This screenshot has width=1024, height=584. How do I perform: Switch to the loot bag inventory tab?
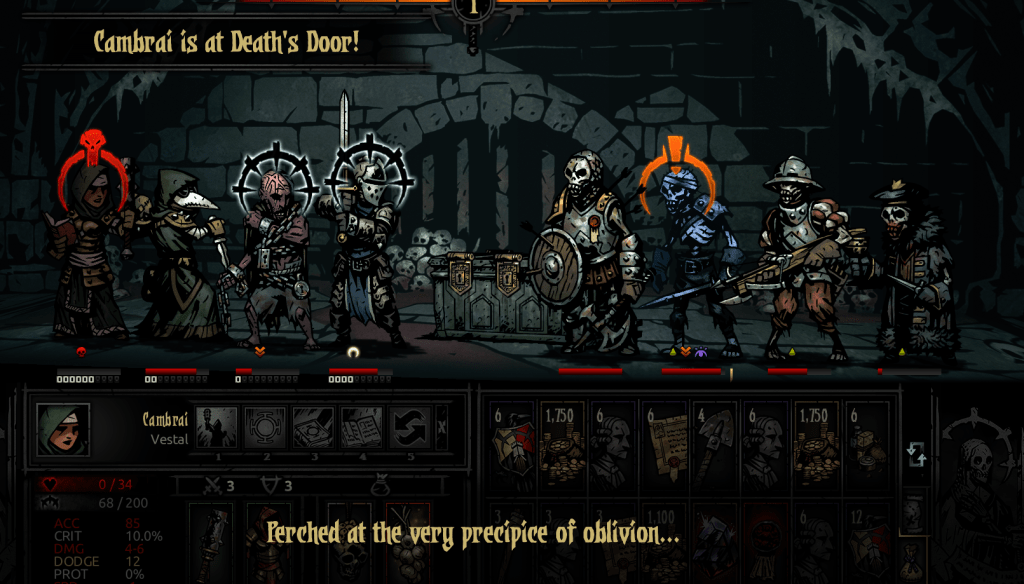pyautogui.click(x=913, y=562)
